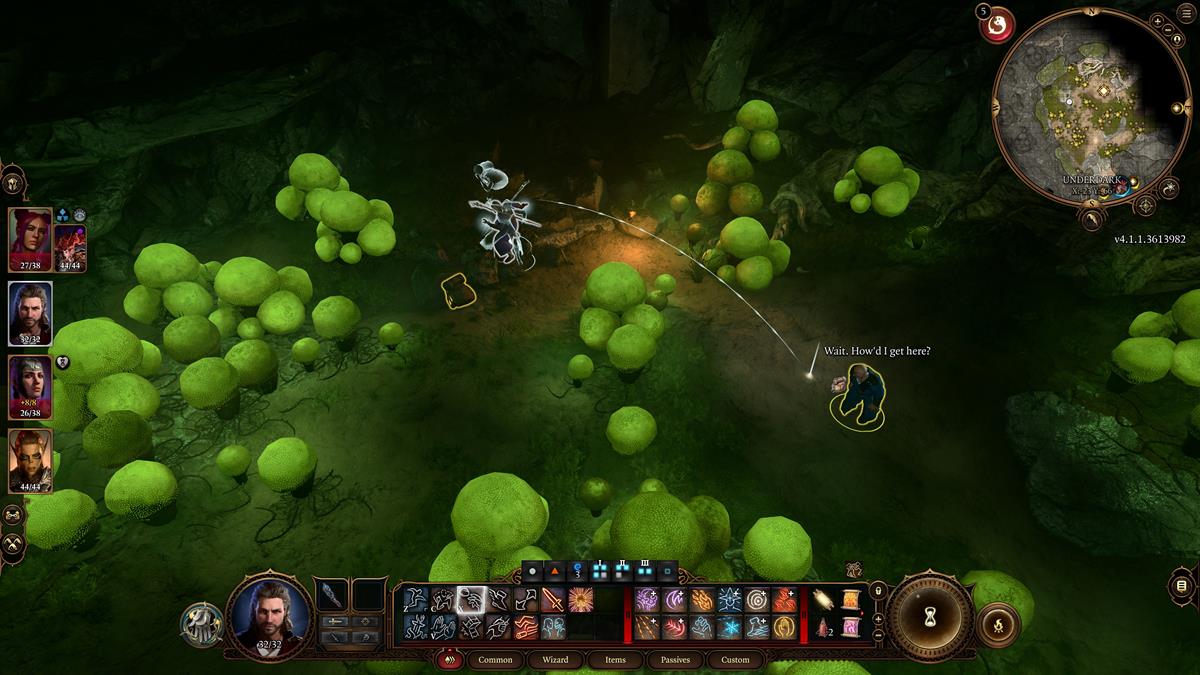The height and width of the screenshot is (675, 1200).
Task: Switch to the Wizard hotbar tab
Action: [x=555, y=660]
